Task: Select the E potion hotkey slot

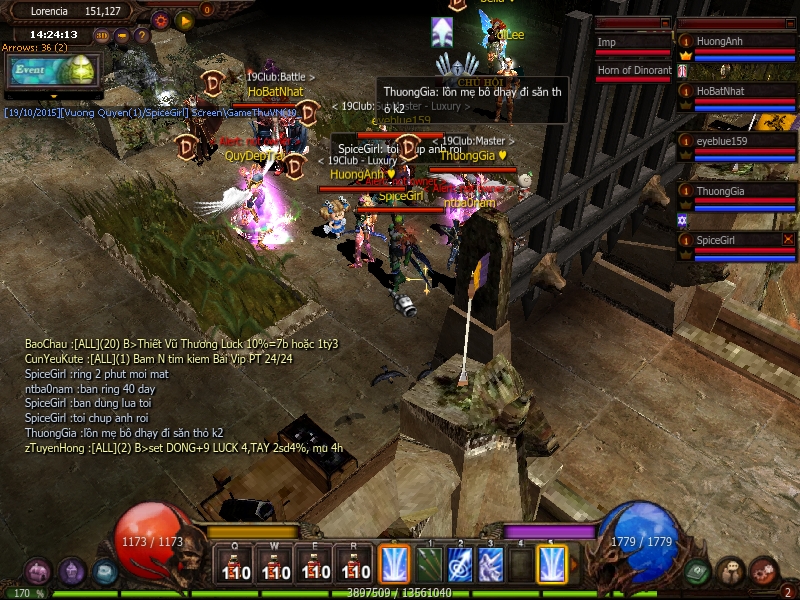Action: pyautogui.click(x=314, y=565)
